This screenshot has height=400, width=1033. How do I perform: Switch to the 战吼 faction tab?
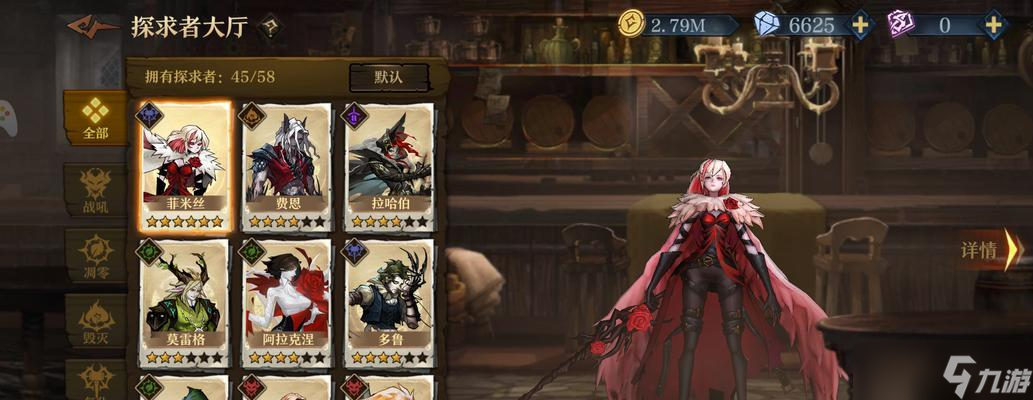95,188
